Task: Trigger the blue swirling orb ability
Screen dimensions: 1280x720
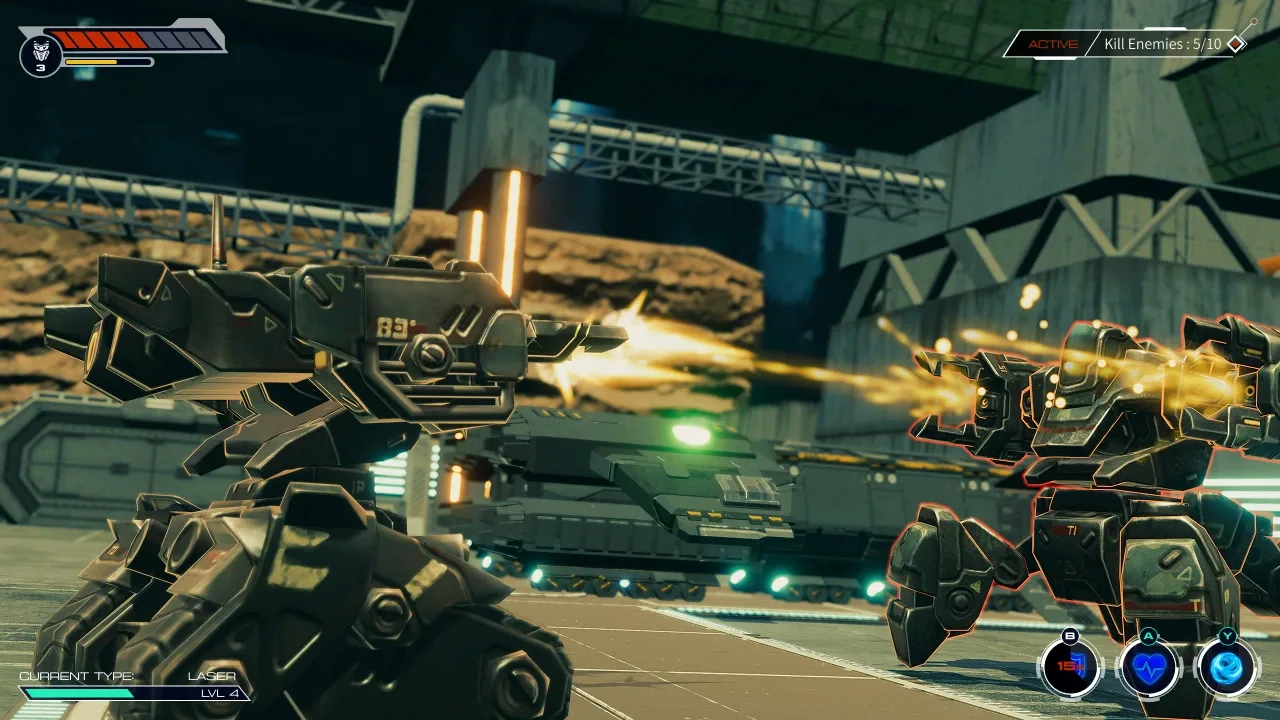Action: pyautogui.click(x=1226, y=667)
